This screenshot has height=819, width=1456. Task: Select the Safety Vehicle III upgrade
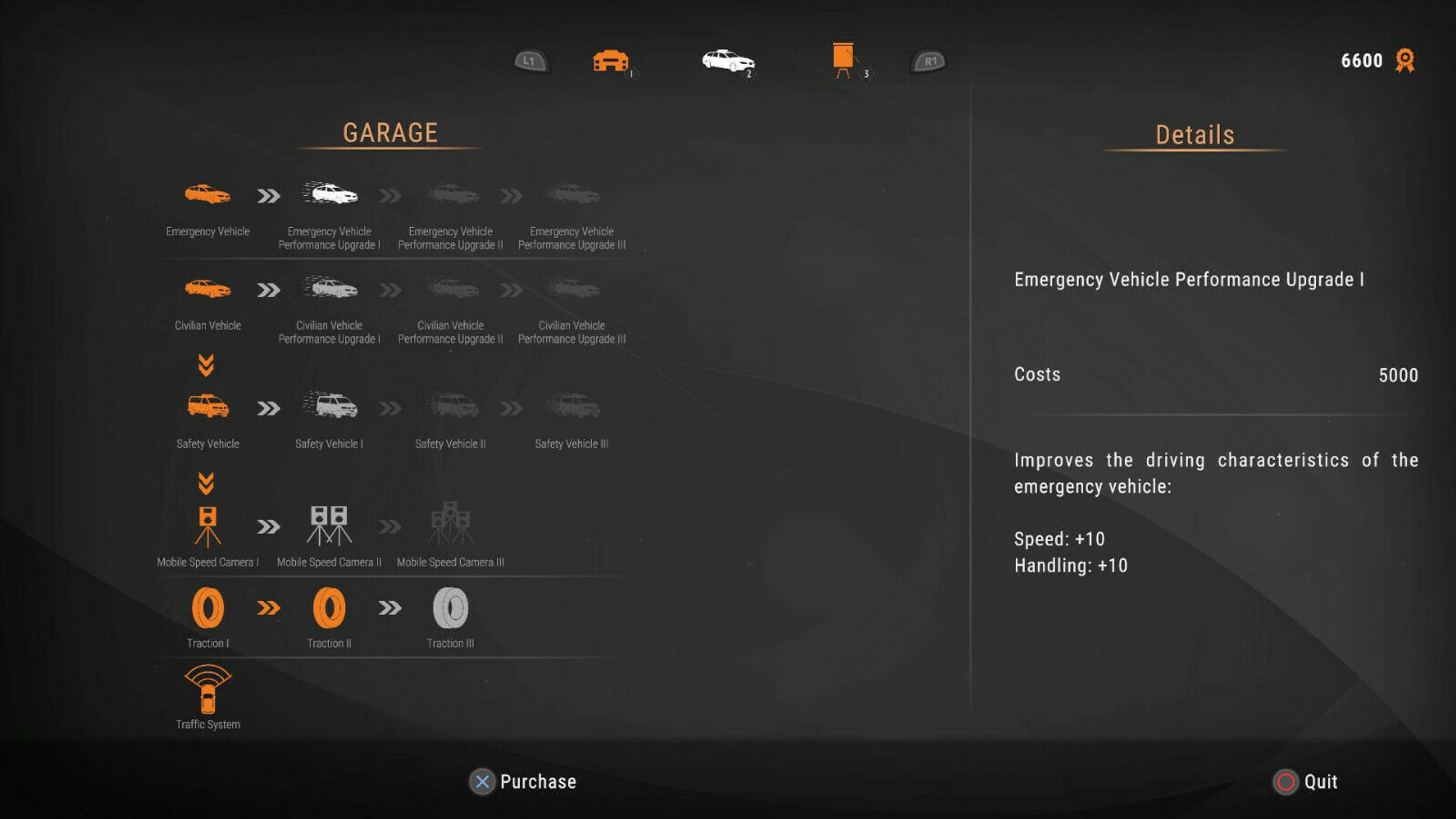click(x=572, y=406)
